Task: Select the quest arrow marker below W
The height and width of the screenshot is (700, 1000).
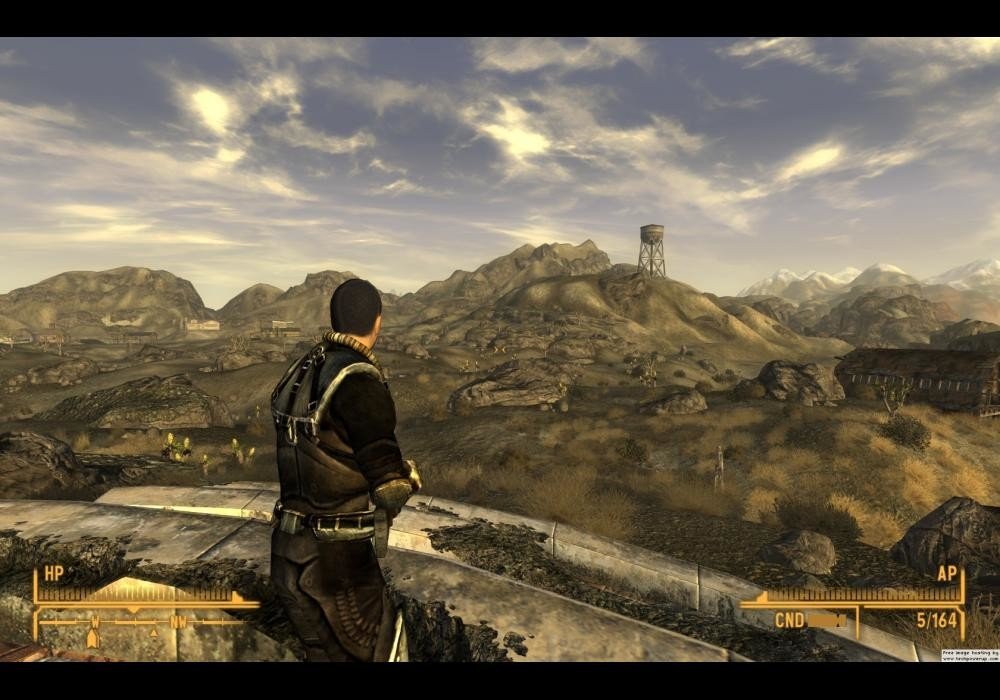Action: pos(95,637)
